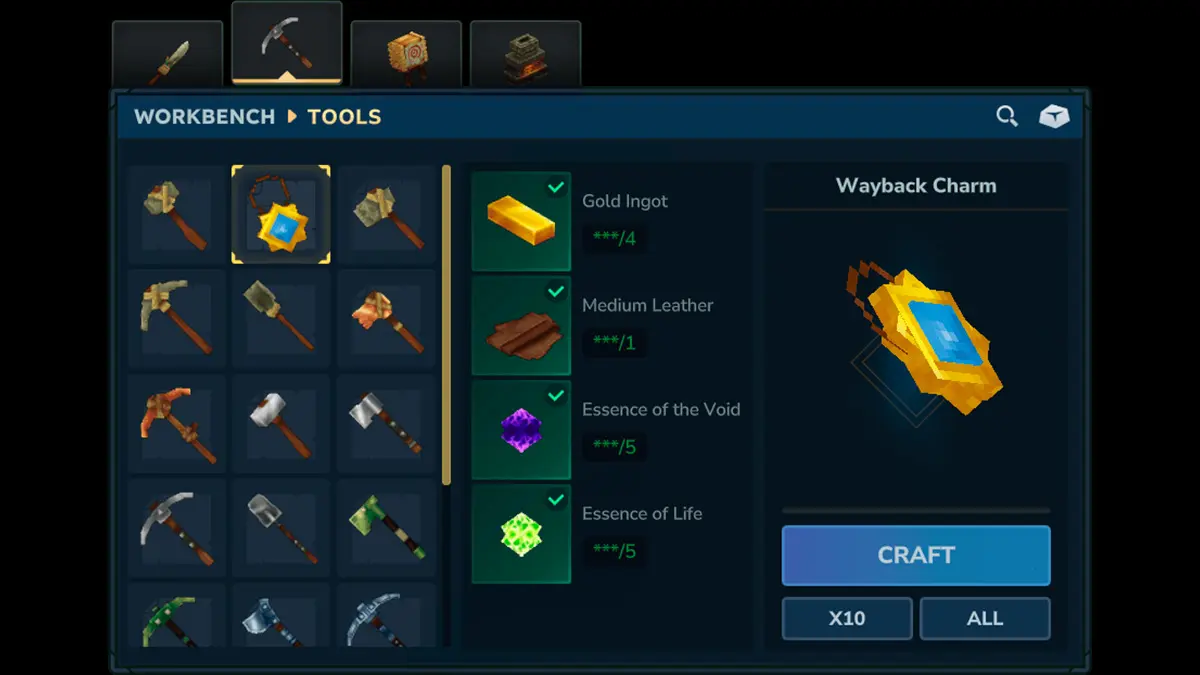Craft the Wayback Charm

coord(915,555)
